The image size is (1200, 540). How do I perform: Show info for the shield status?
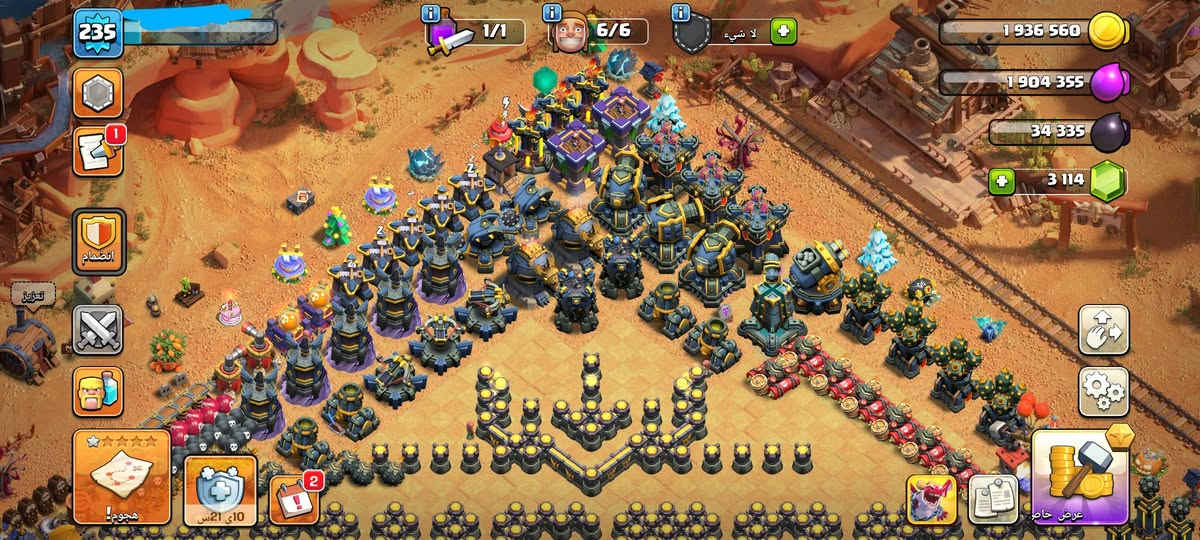681,13
